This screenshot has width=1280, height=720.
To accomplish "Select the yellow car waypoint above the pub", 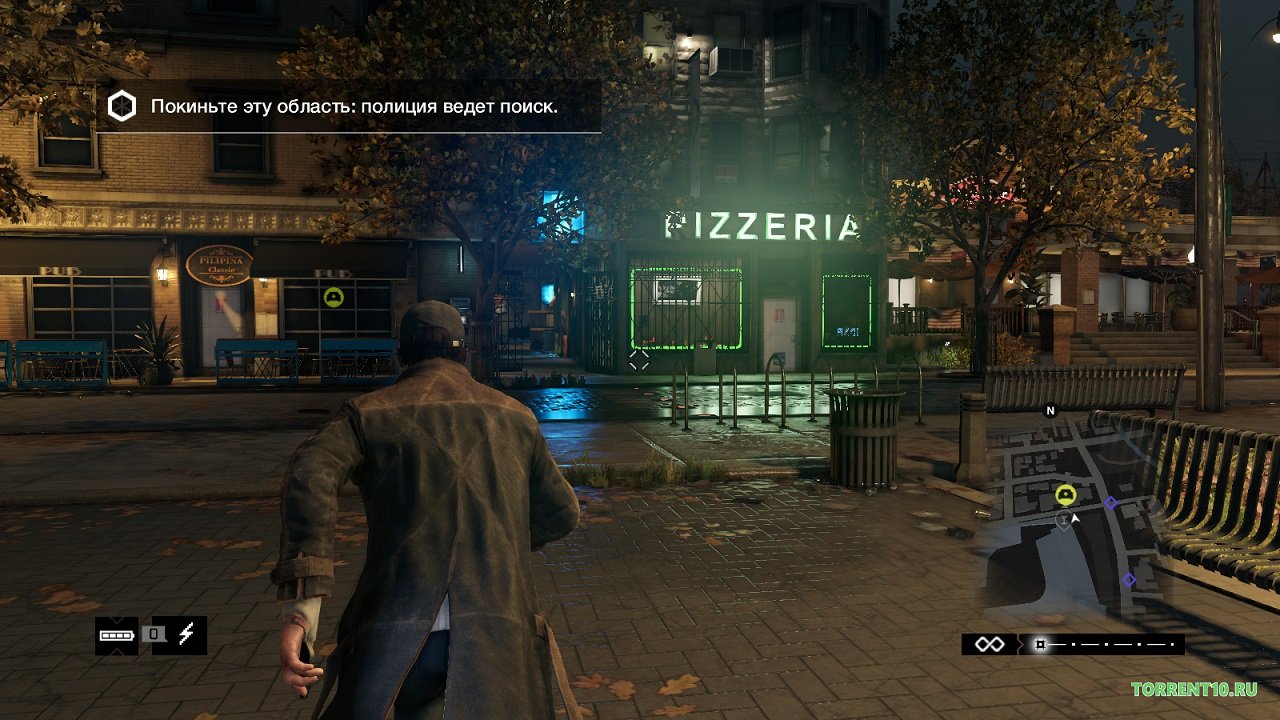I will [x=333, y=296].
